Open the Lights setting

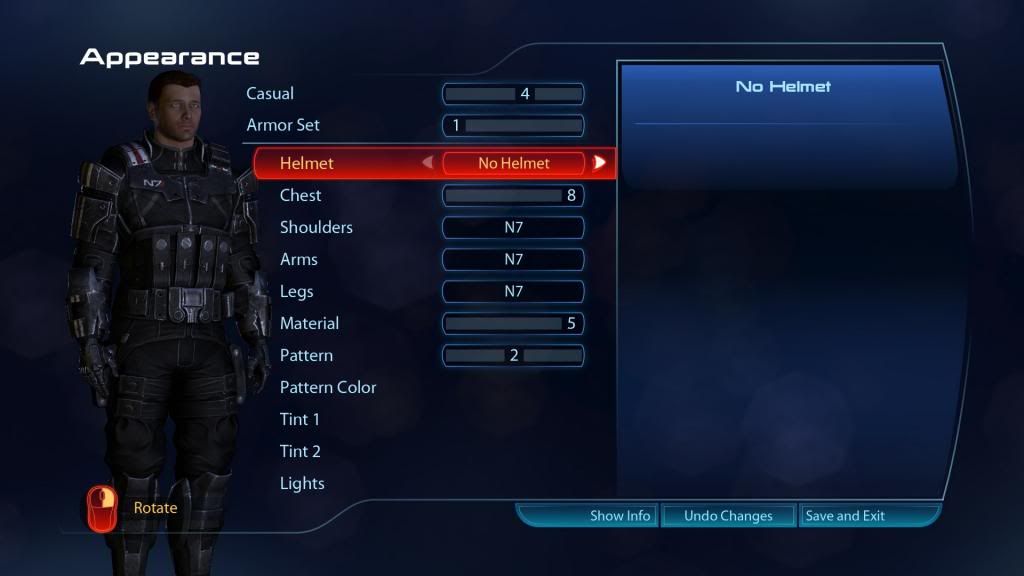pyautogui.click(x=302, y=483)
